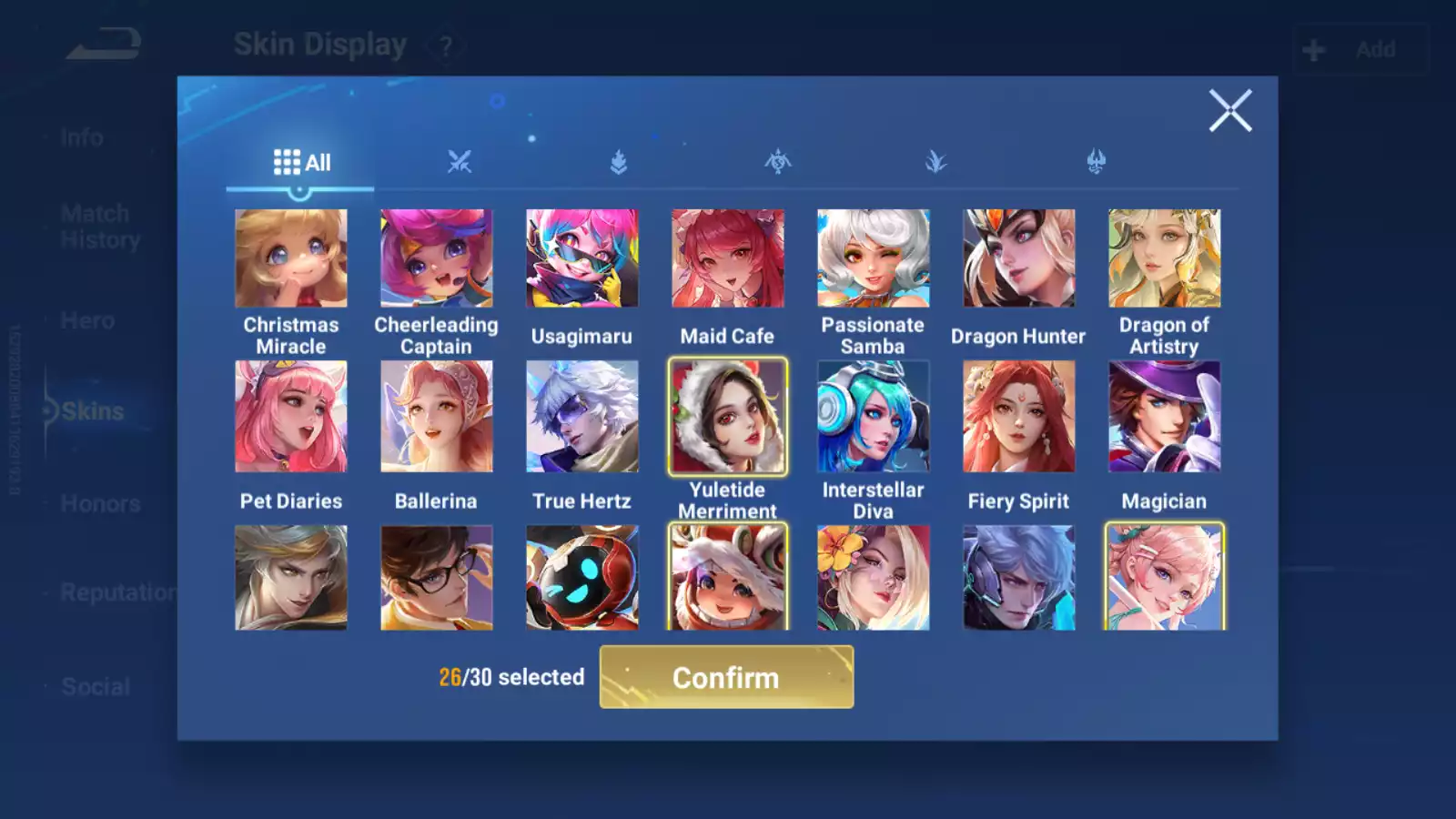This screenshot has width=1456, height=819.
Task: Click the 26/30 selected counter
Action: 511,677
